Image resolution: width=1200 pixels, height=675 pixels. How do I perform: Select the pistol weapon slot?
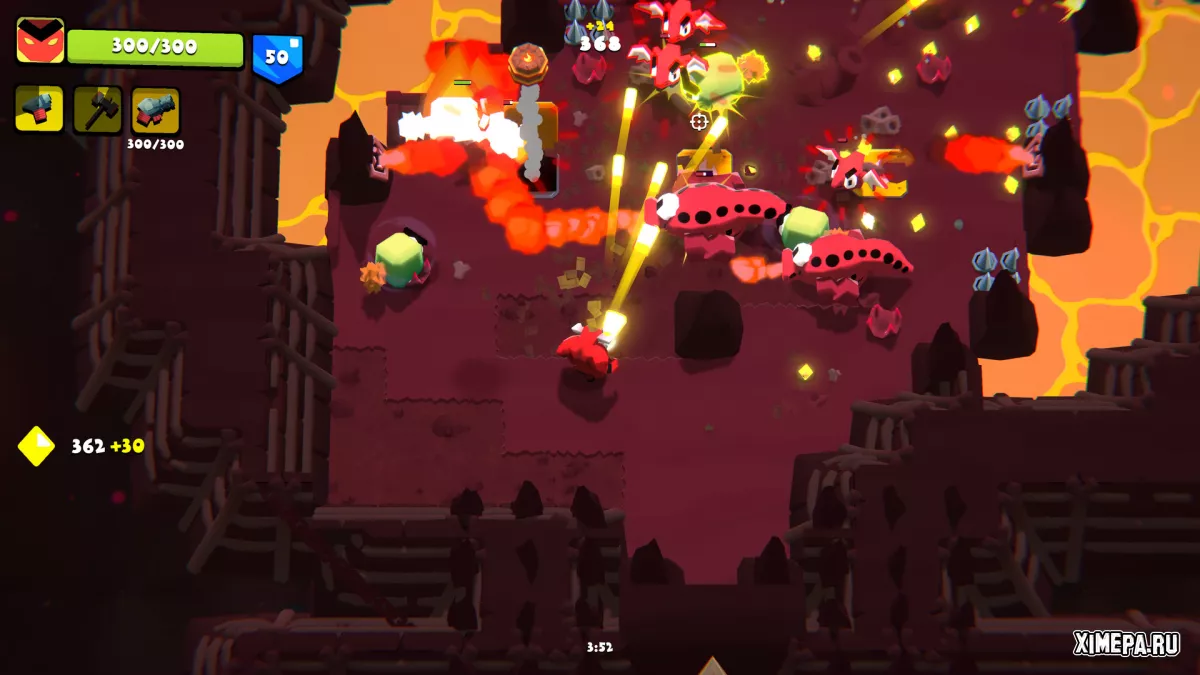(x=39, y=109)
